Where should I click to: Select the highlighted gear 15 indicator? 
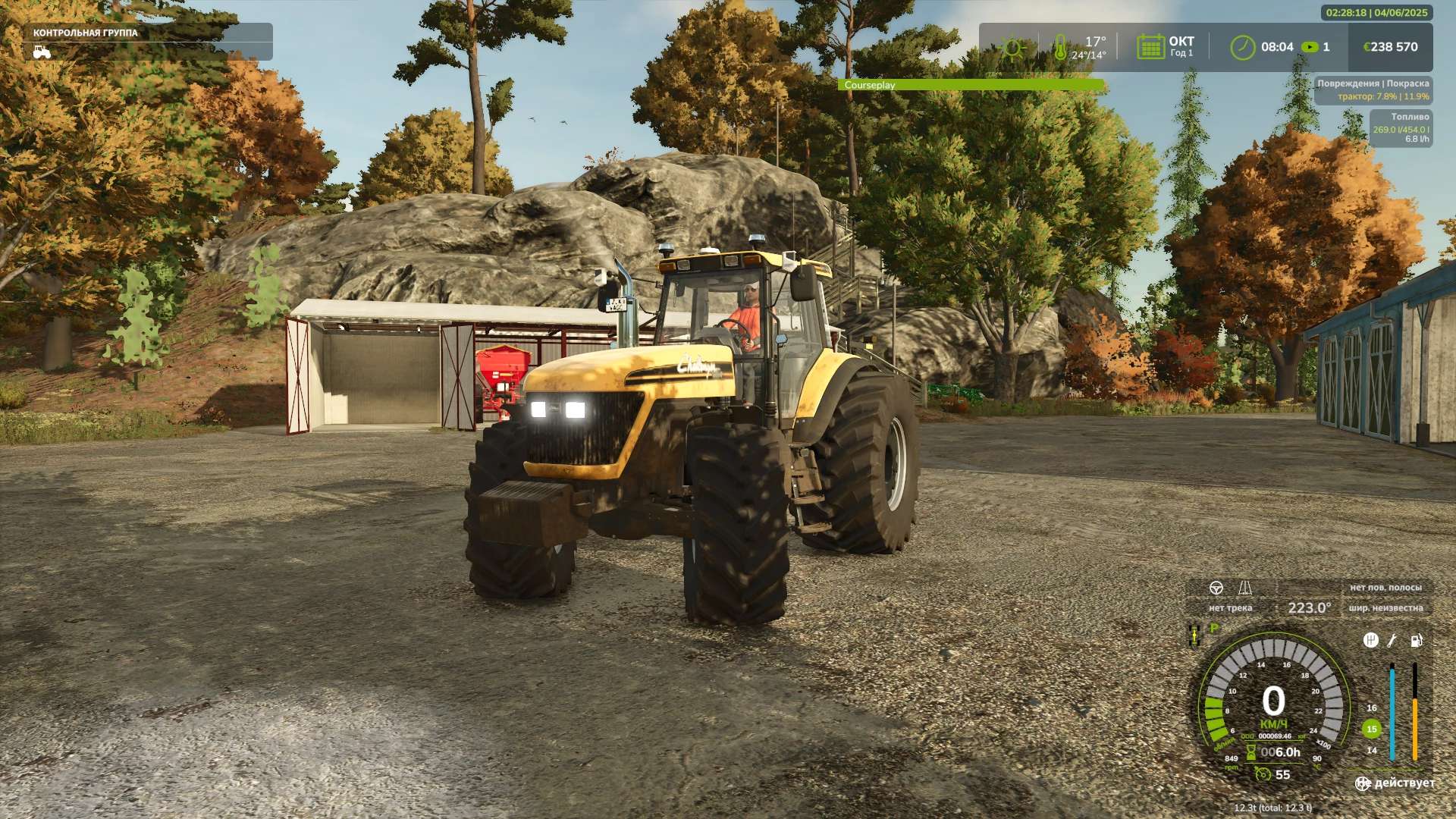pyautogui.click(x=1371, y=729)
